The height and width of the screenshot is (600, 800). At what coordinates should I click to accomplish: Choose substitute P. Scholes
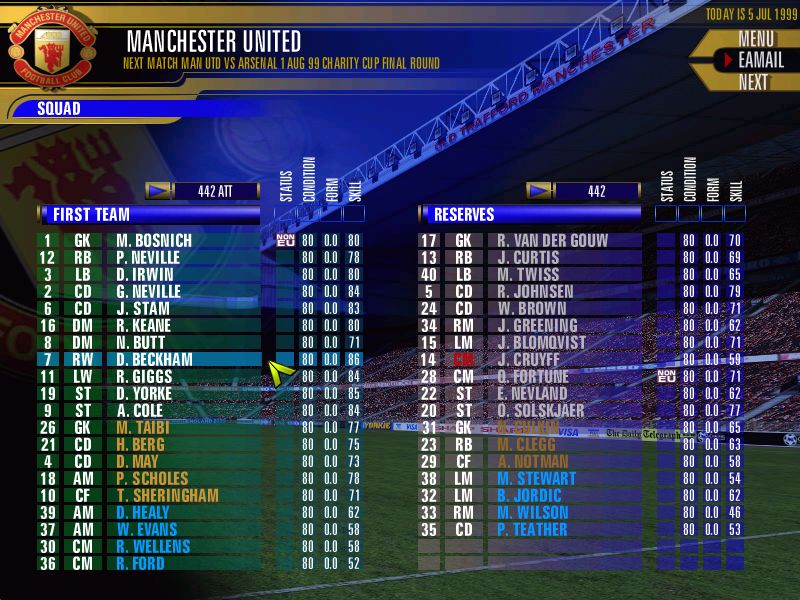click(152, 478)
